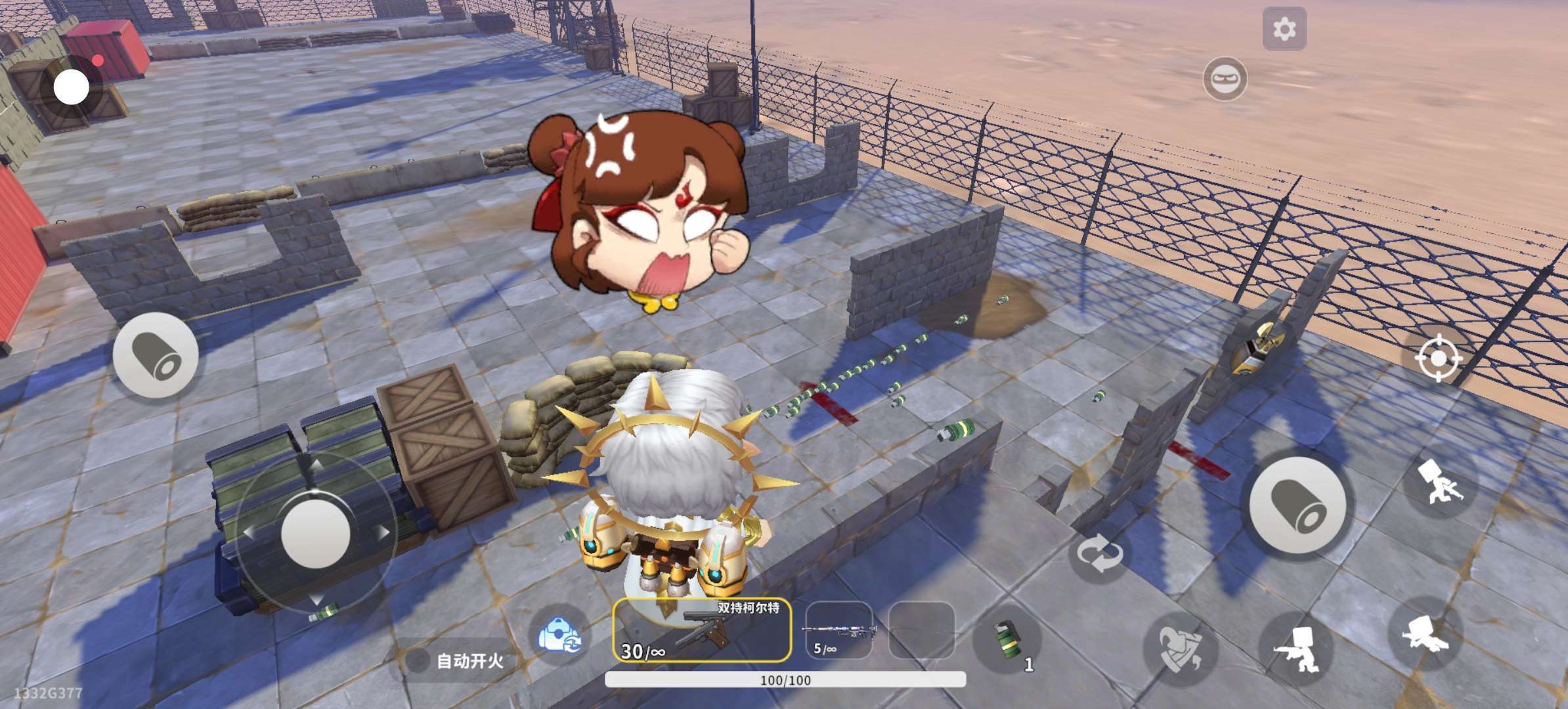Image resolution: width=1568 pixels, height=709 pixels.
Task: Open the gear settings menu
Action: point(1284,29)
